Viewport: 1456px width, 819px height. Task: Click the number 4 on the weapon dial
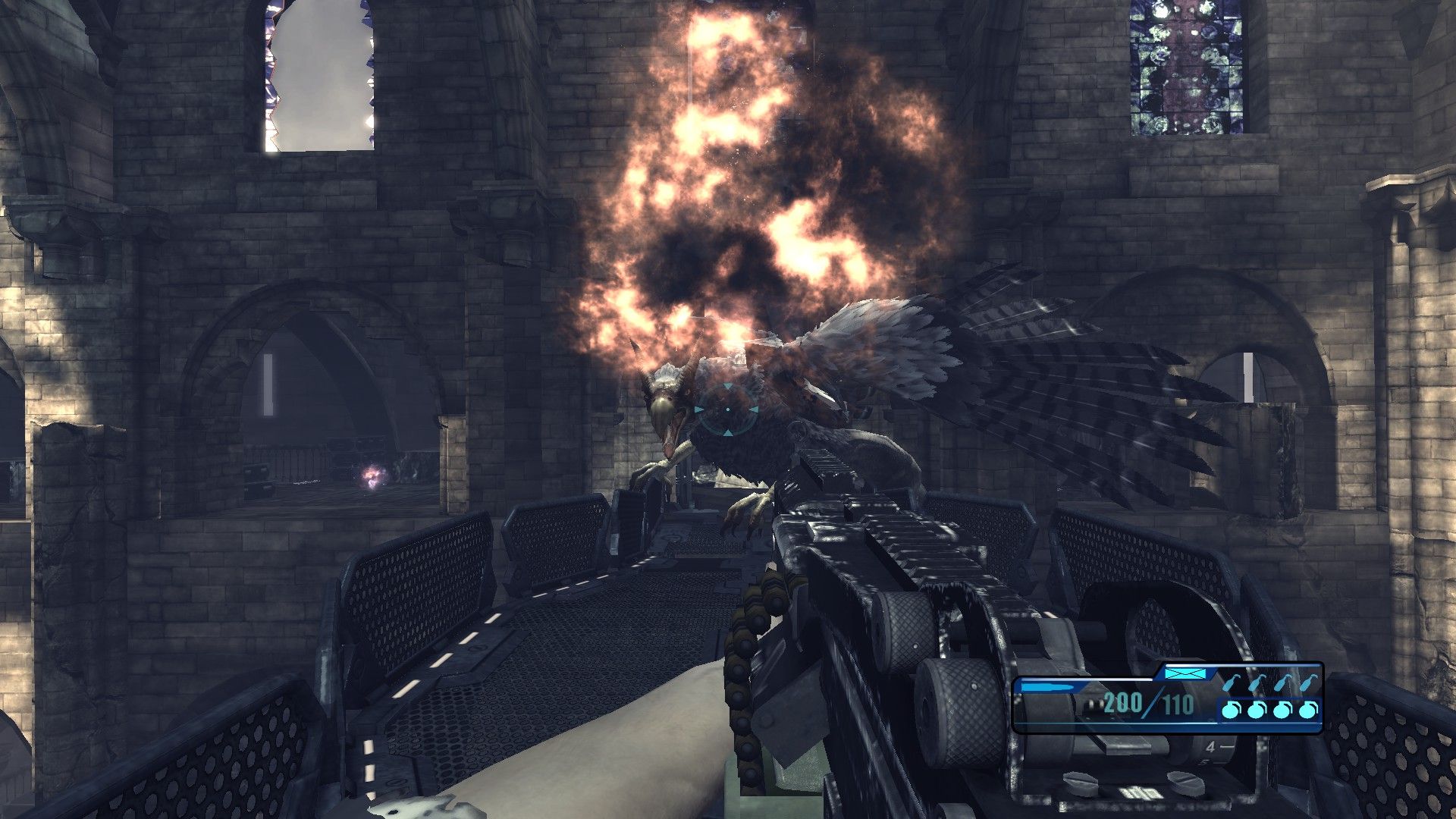tap(1211, 745)
